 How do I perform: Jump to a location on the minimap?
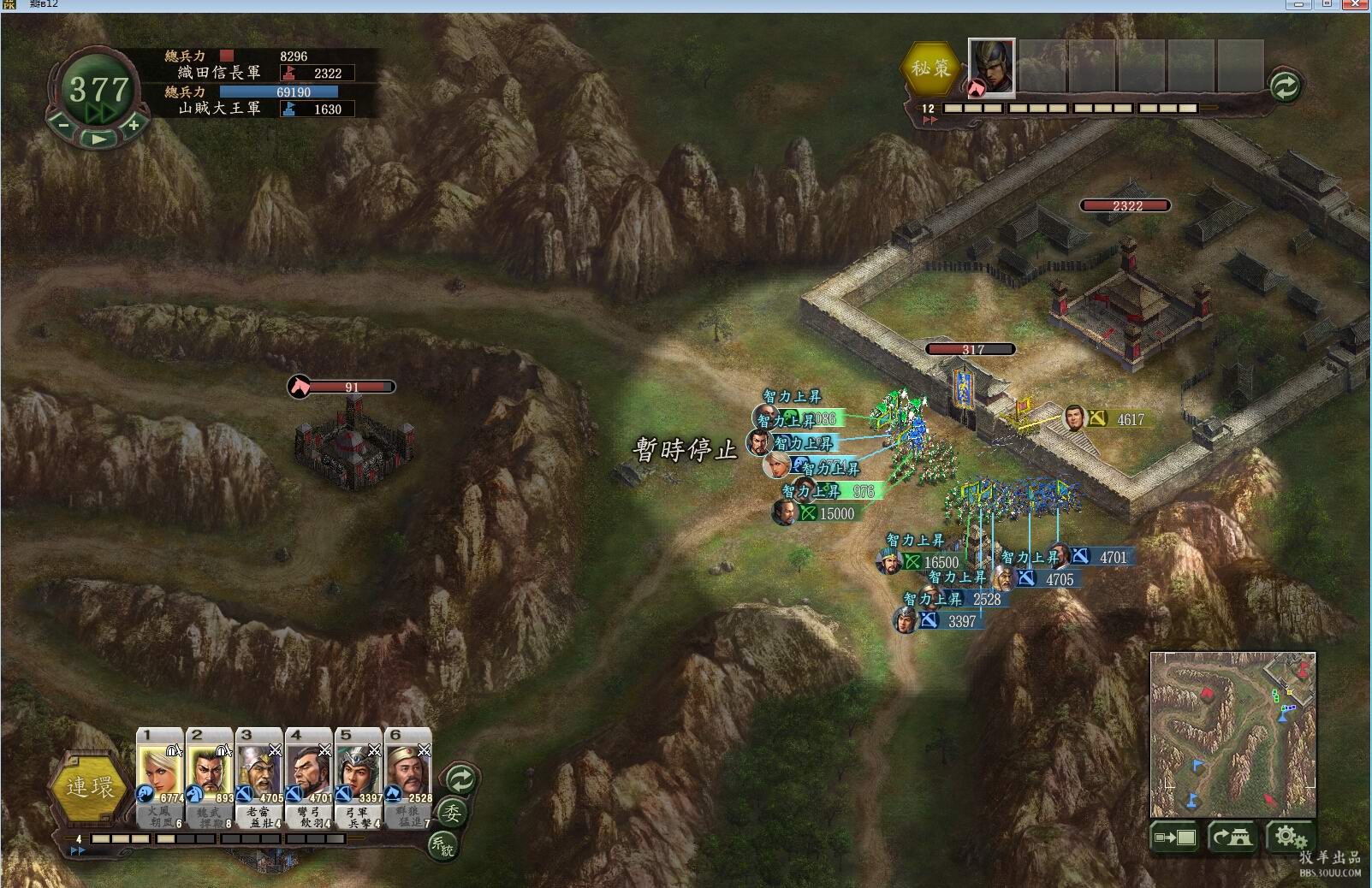(x=1232, y=734)
